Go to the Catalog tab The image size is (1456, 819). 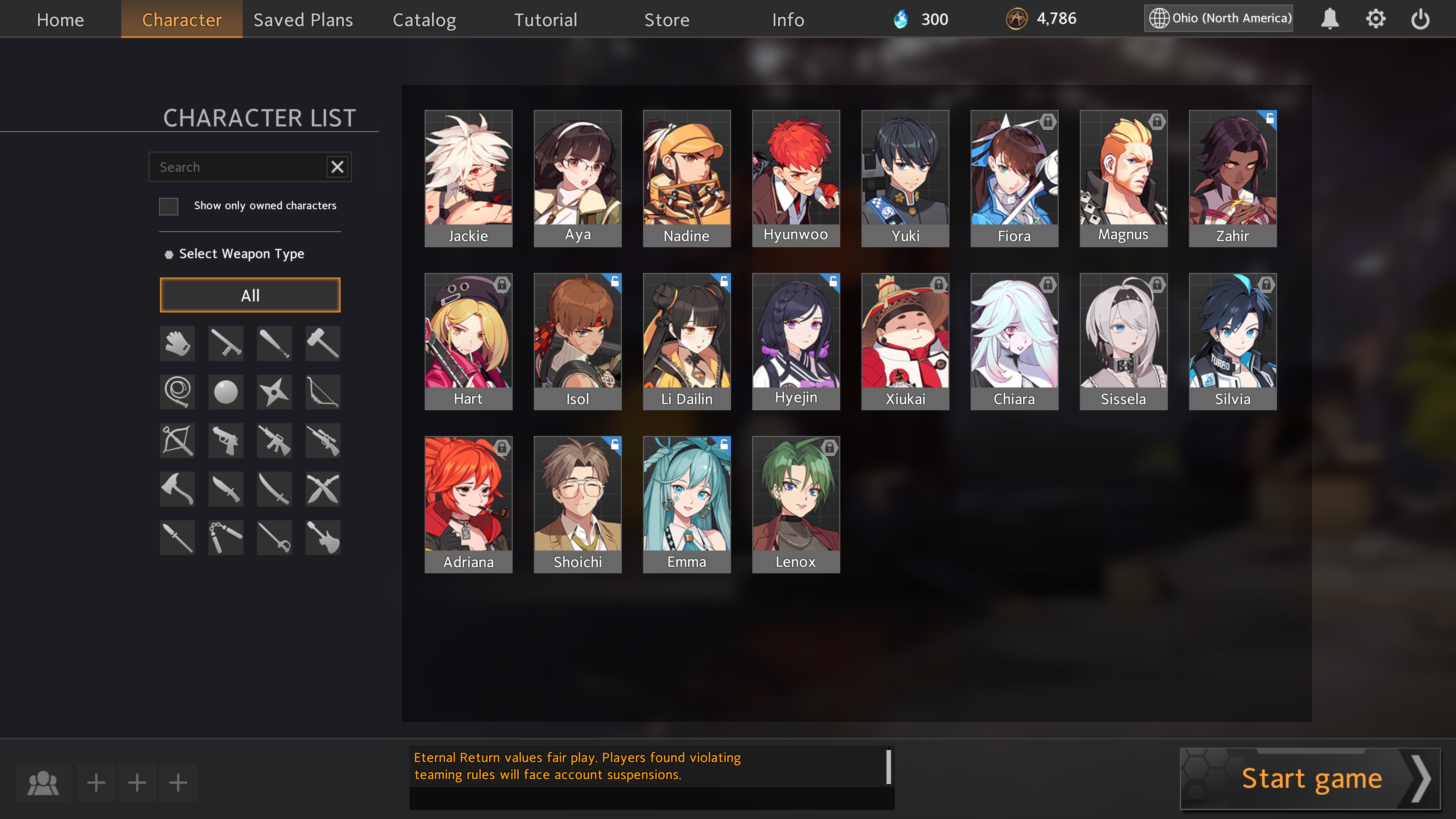pos(424,19)
